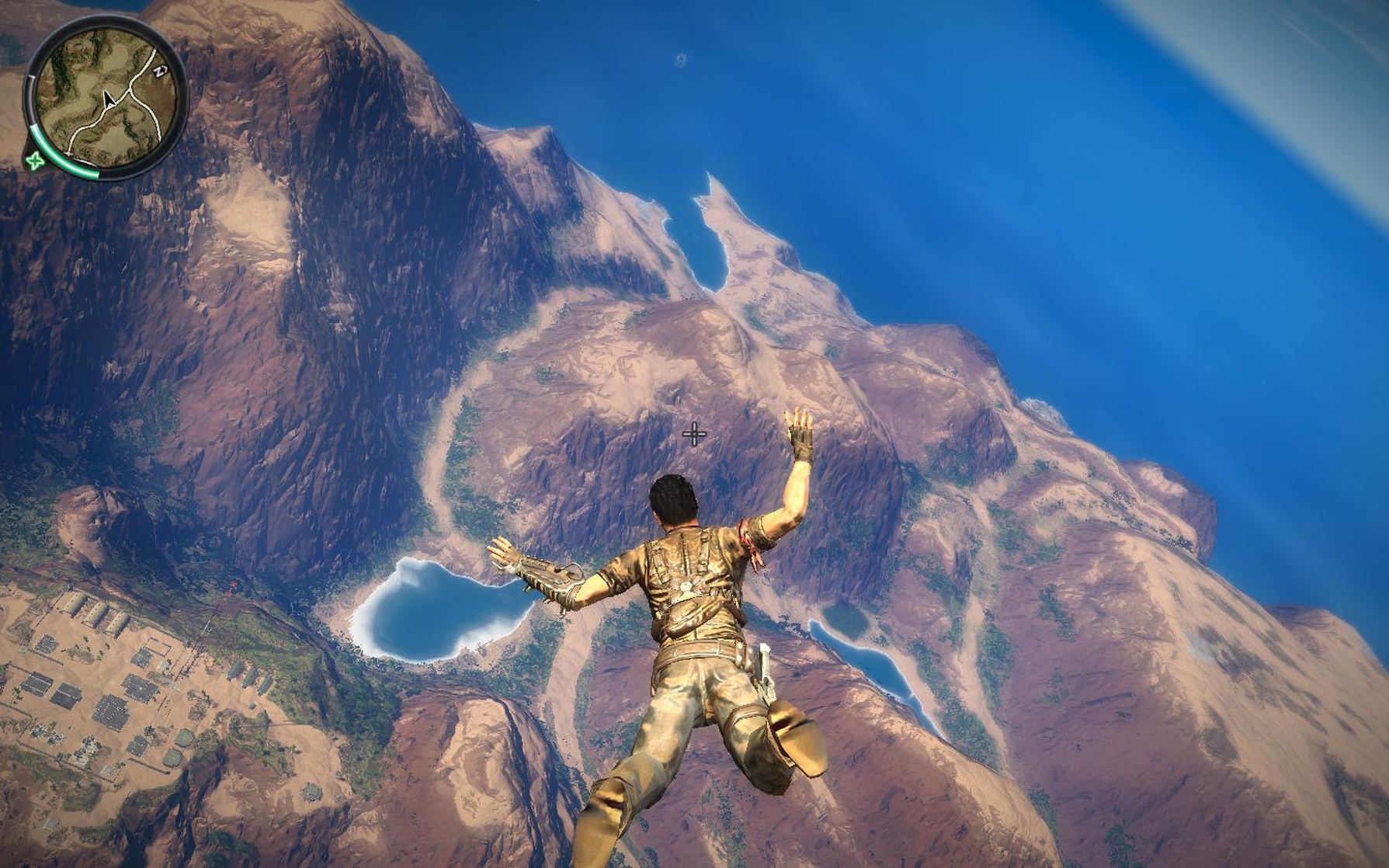Click the green cross icon beside the minimap
This screenshot has height=868, width=1389.
[34, 161]
